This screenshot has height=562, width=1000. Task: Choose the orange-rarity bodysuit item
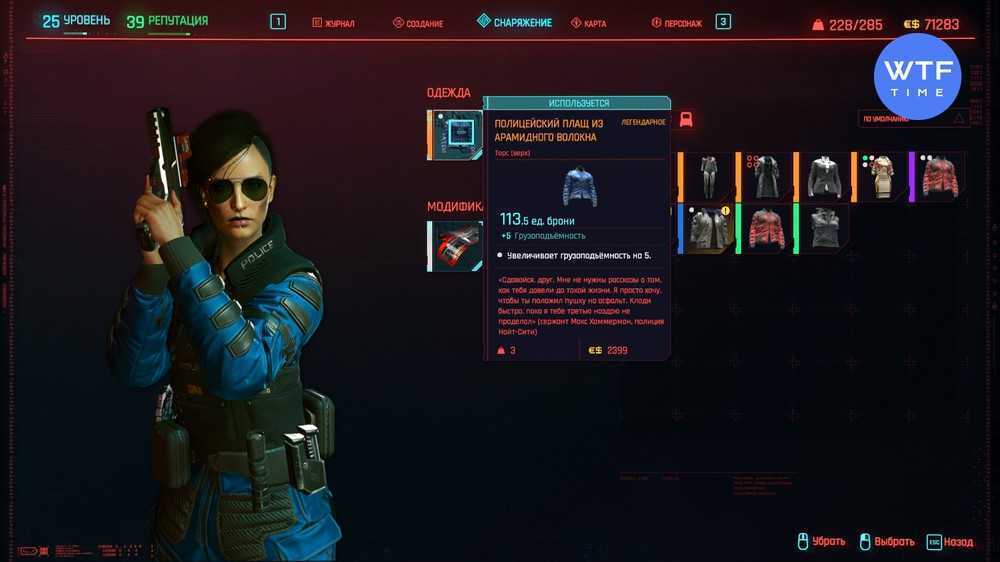(708, 176)
